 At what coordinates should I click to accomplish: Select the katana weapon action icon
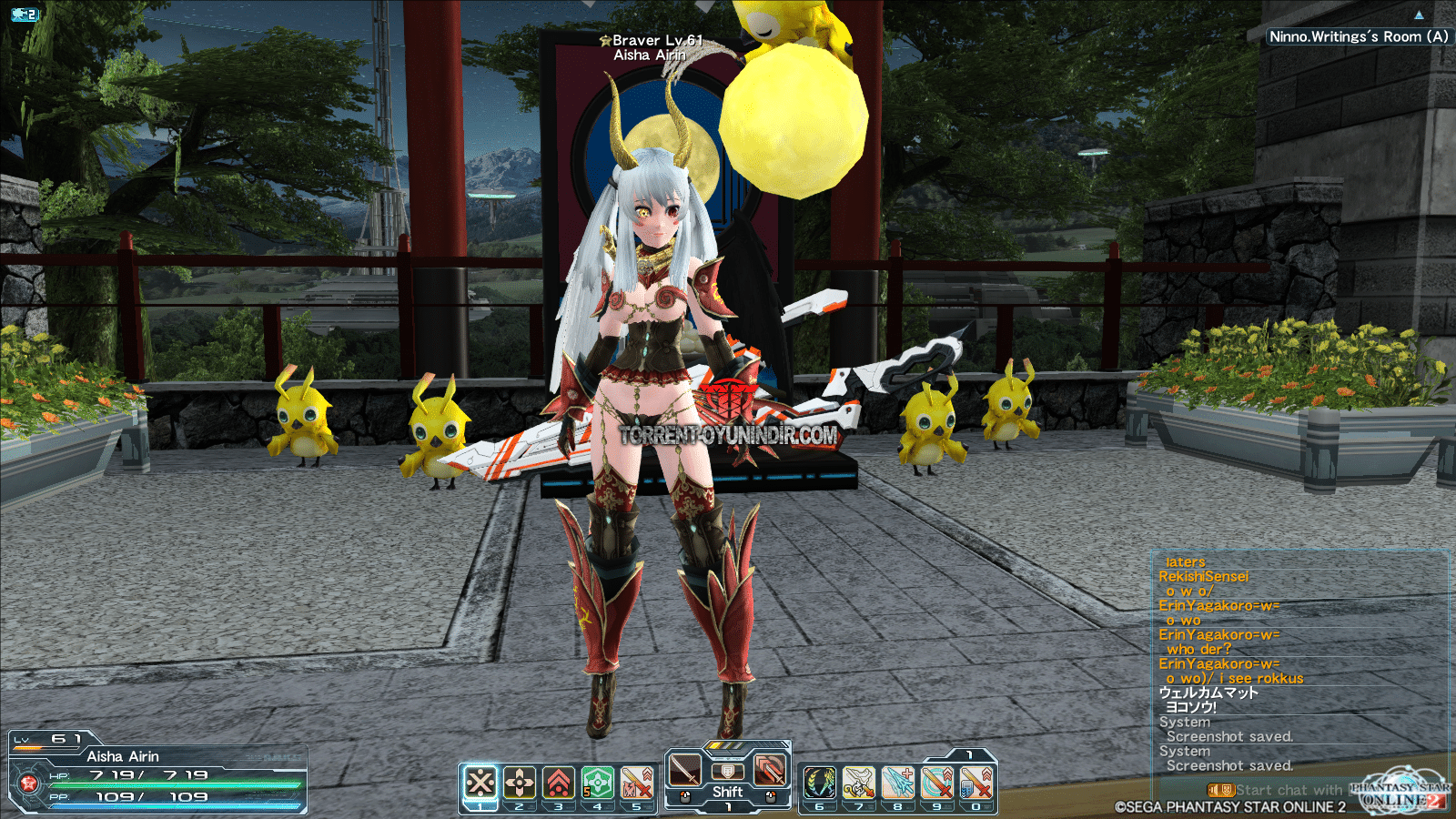[x=685, y=771]
